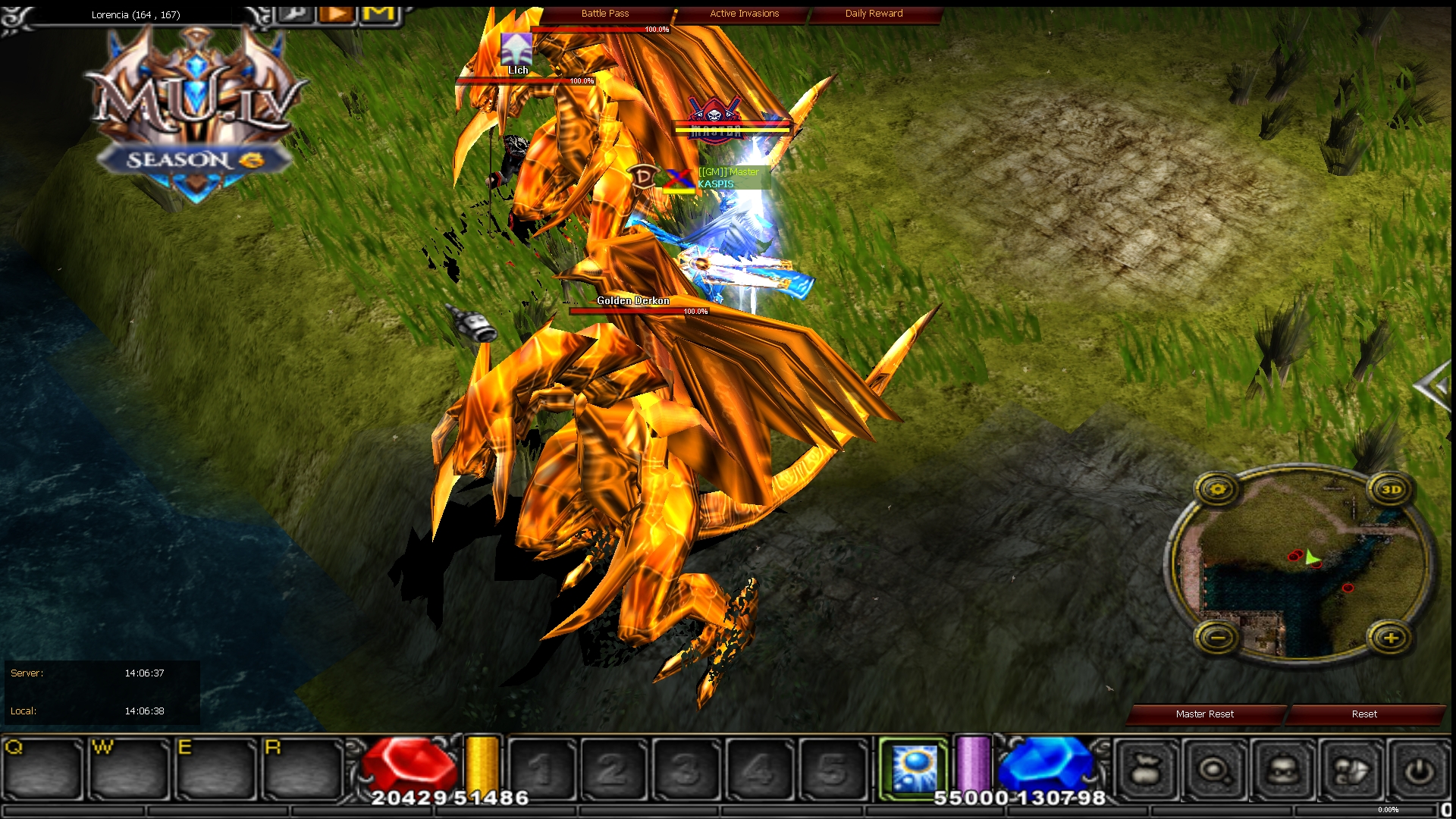Open the yellow M menu button
Image resolution: width=1456 pixels, height=819 pixels.
point(379,14)
